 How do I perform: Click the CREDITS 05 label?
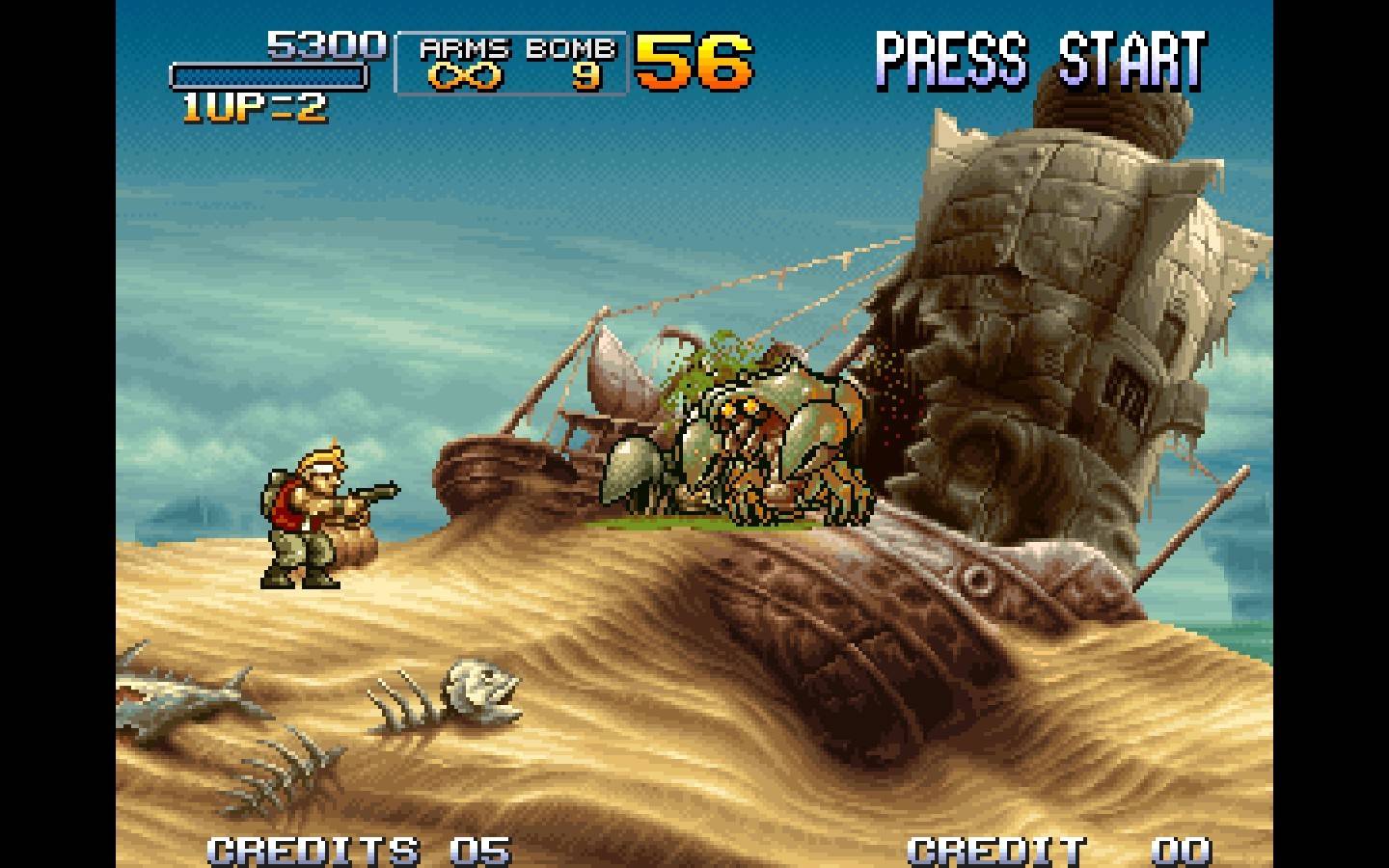click(x=357, y=851)
